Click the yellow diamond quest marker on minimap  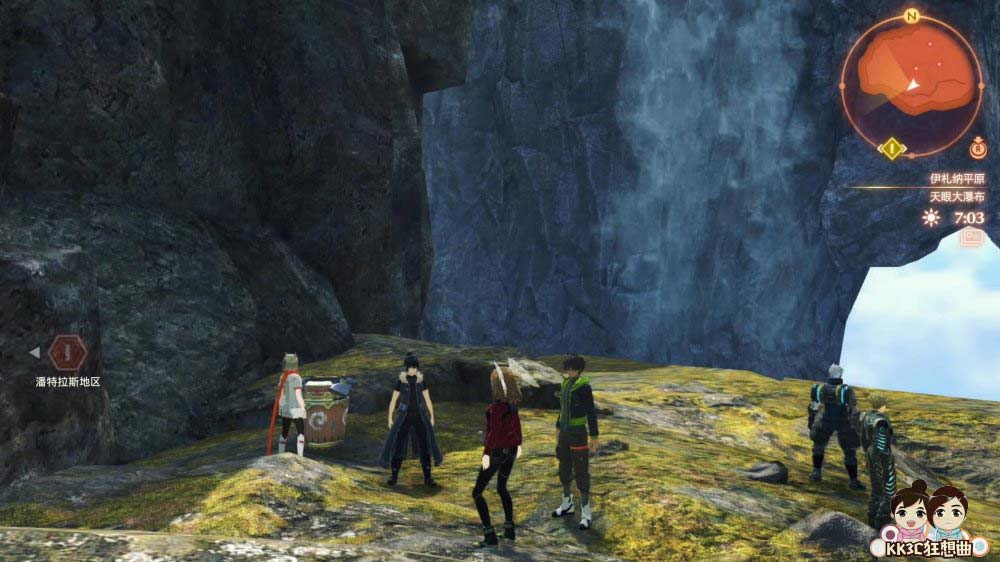point(891,150)
